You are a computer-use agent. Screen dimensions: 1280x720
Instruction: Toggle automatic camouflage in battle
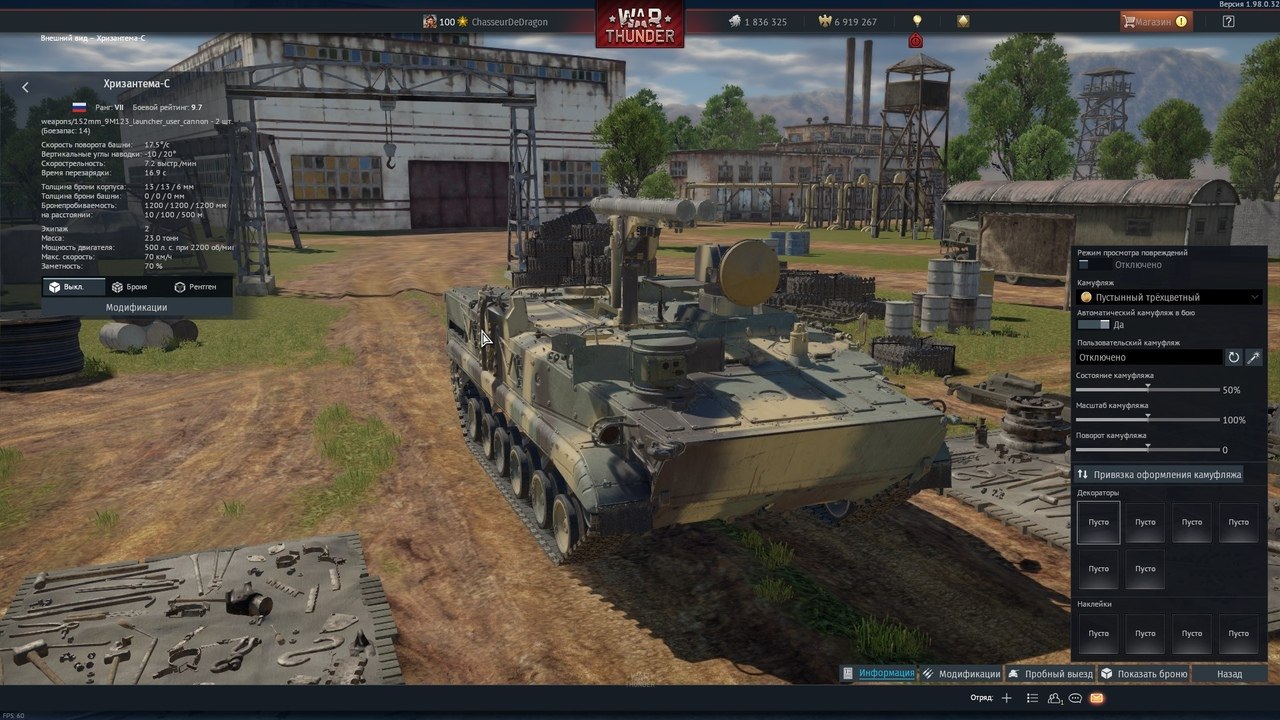[x=1093, y=325]
